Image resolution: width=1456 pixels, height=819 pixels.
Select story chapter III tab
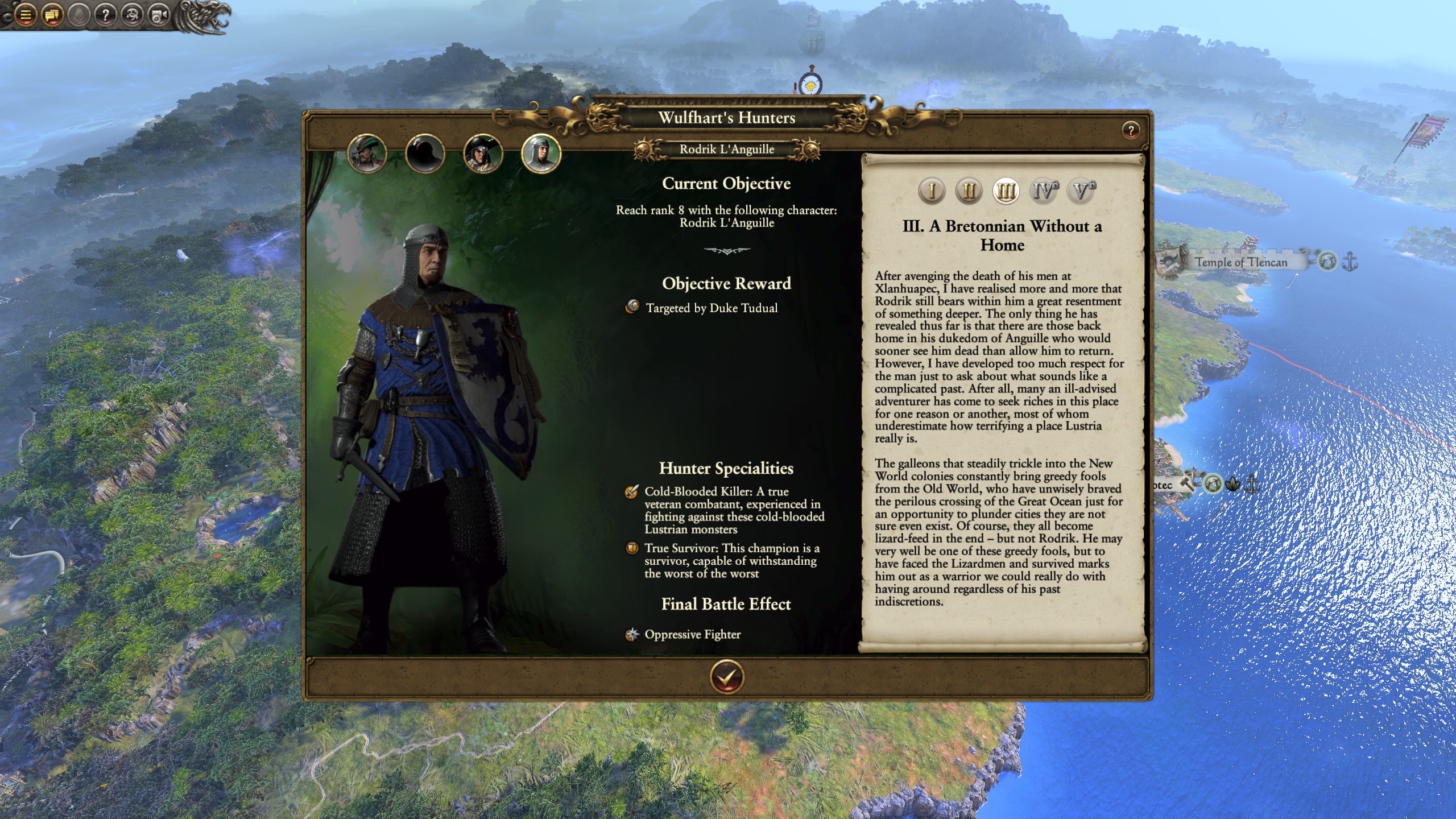click(x=1006, y=191)
